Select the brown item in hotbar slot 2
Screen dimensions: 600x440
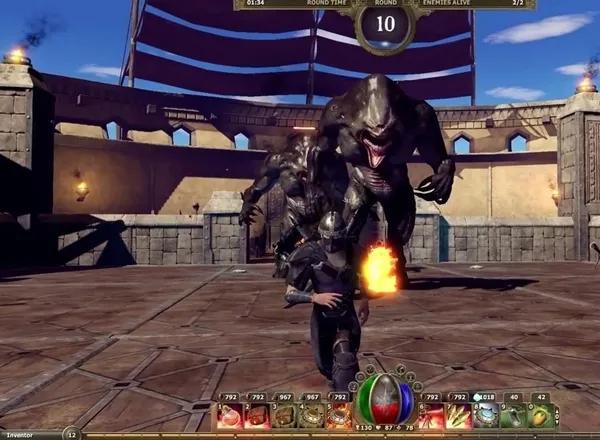258,416
